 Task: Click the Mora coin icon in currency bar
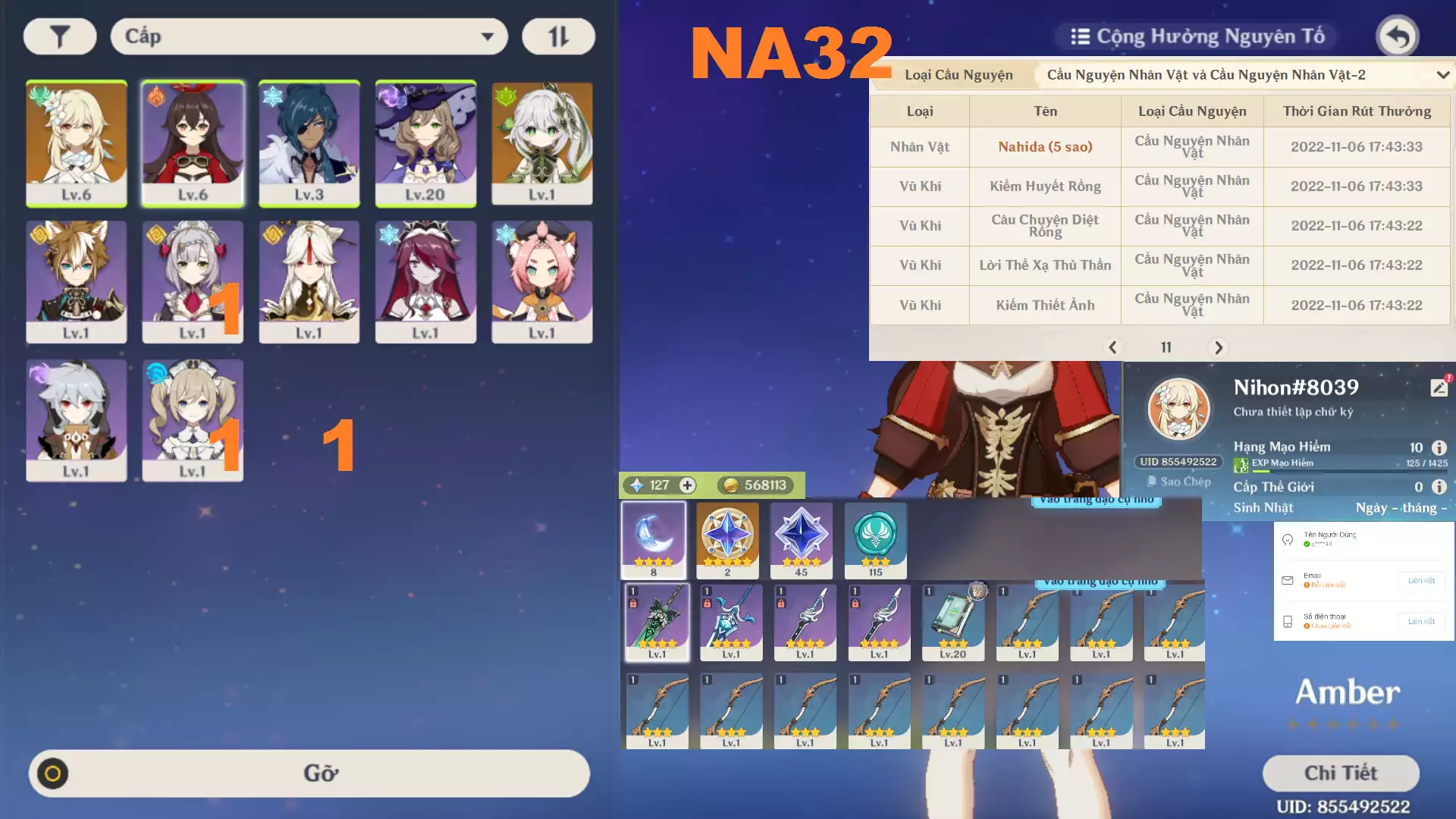click(x=730, y=485)
